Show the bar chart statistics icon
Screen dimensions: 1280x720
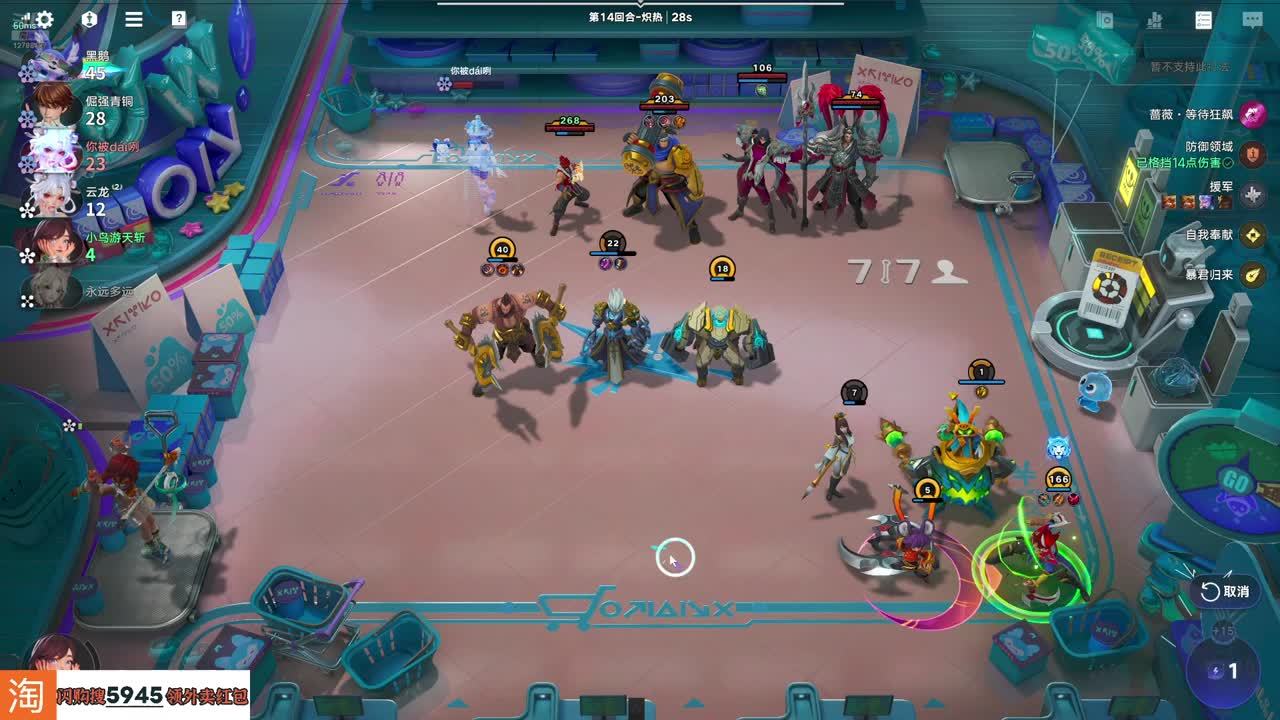1155,20
